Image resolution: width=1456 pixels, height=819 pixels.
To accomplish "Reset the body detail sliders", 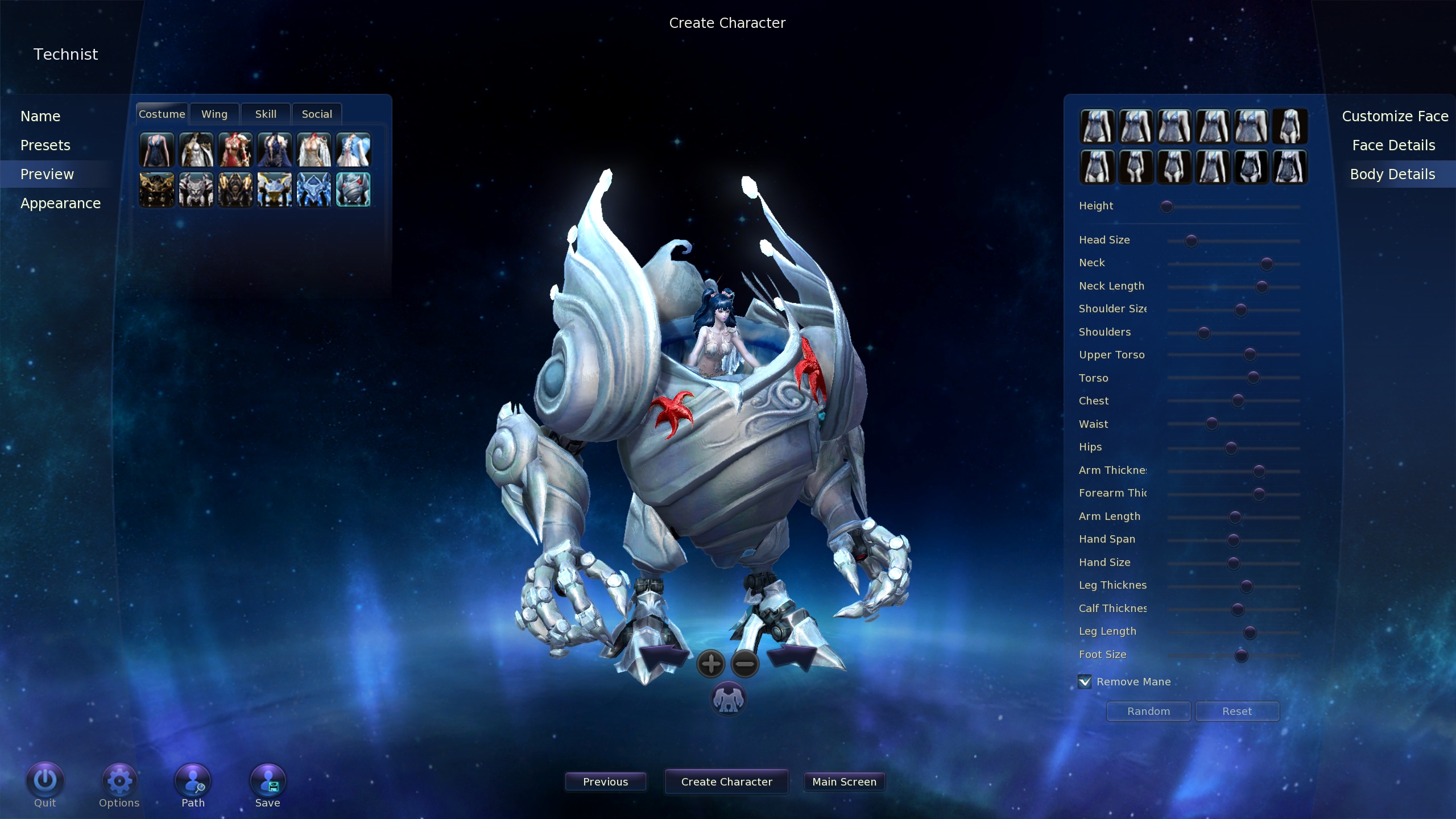I will [x=1237, y=712].
